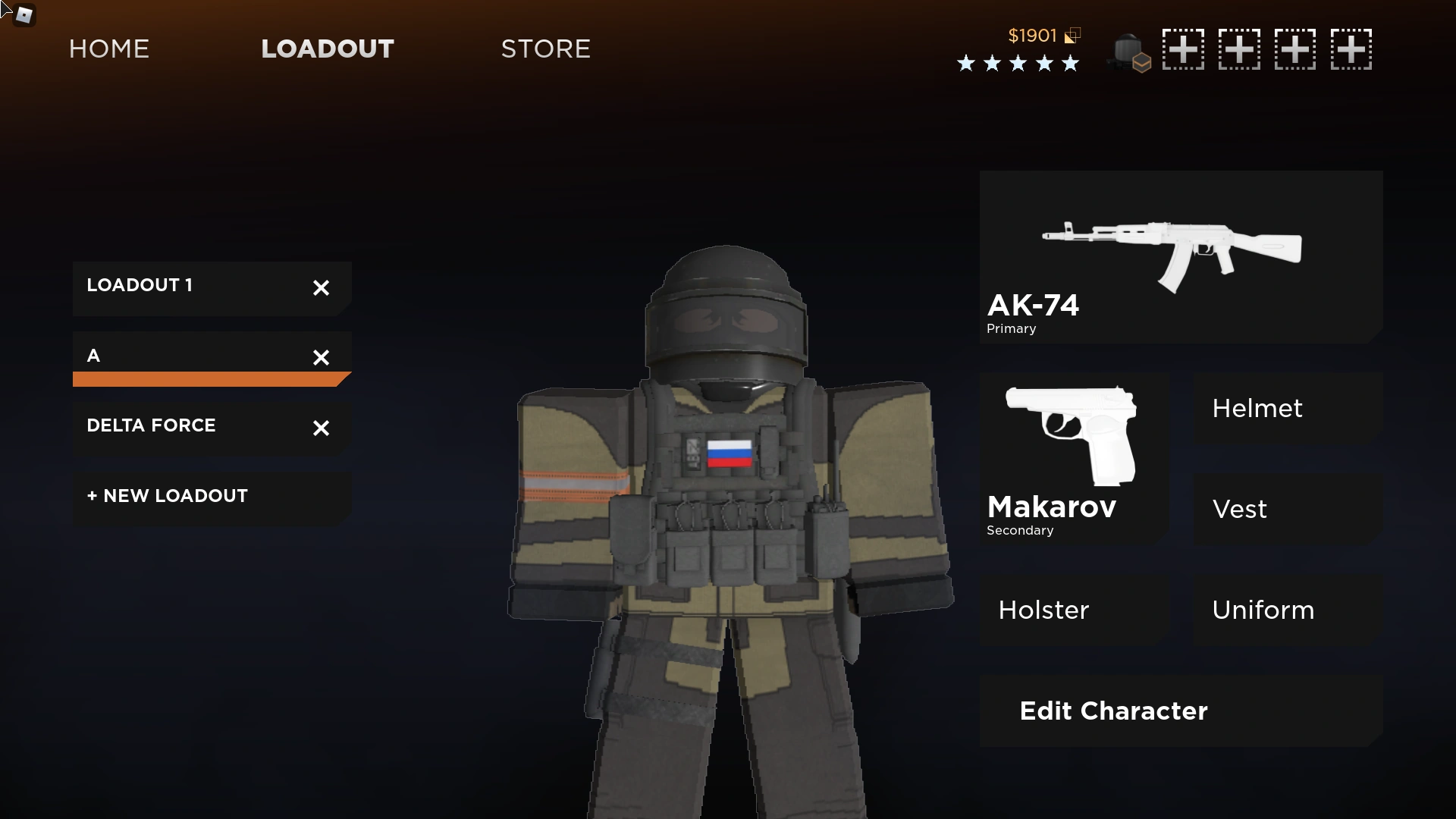Open the Makarov secondary weapon slot
1456x819 pixels.
click(1073, 455)
